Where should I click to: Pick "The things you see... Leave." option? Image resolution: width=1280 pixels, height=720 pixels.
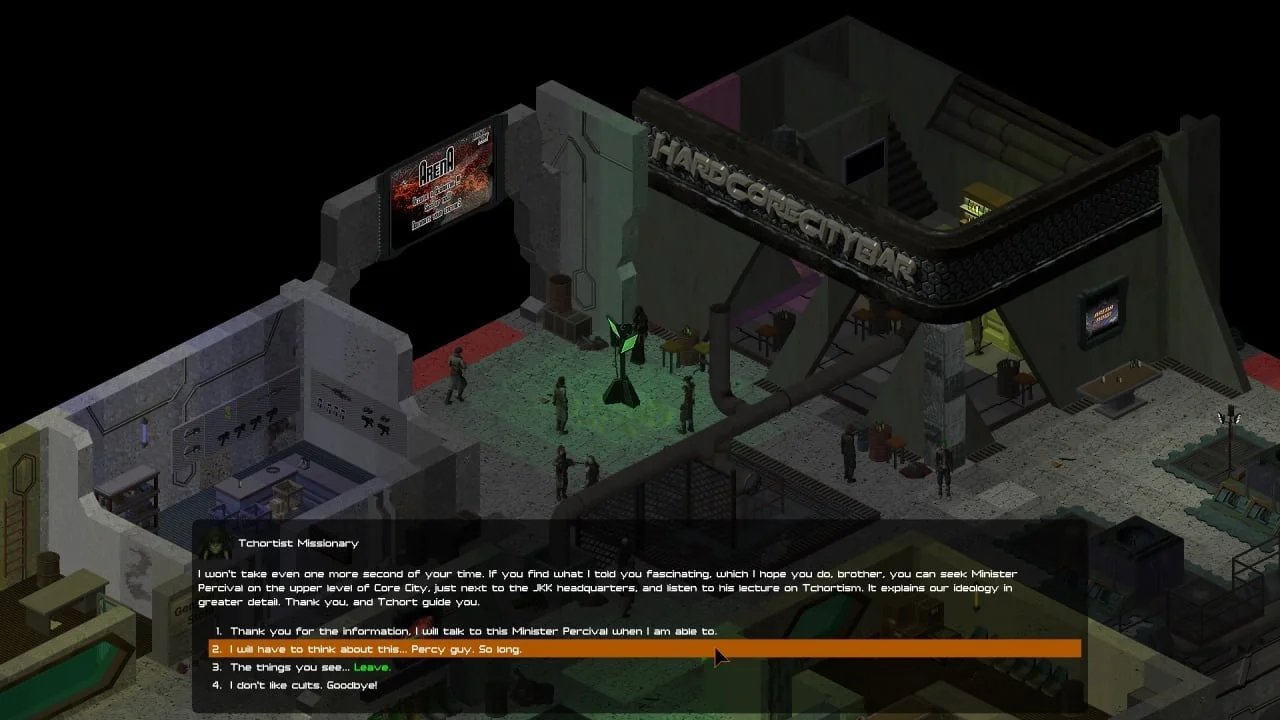(310, 667)
